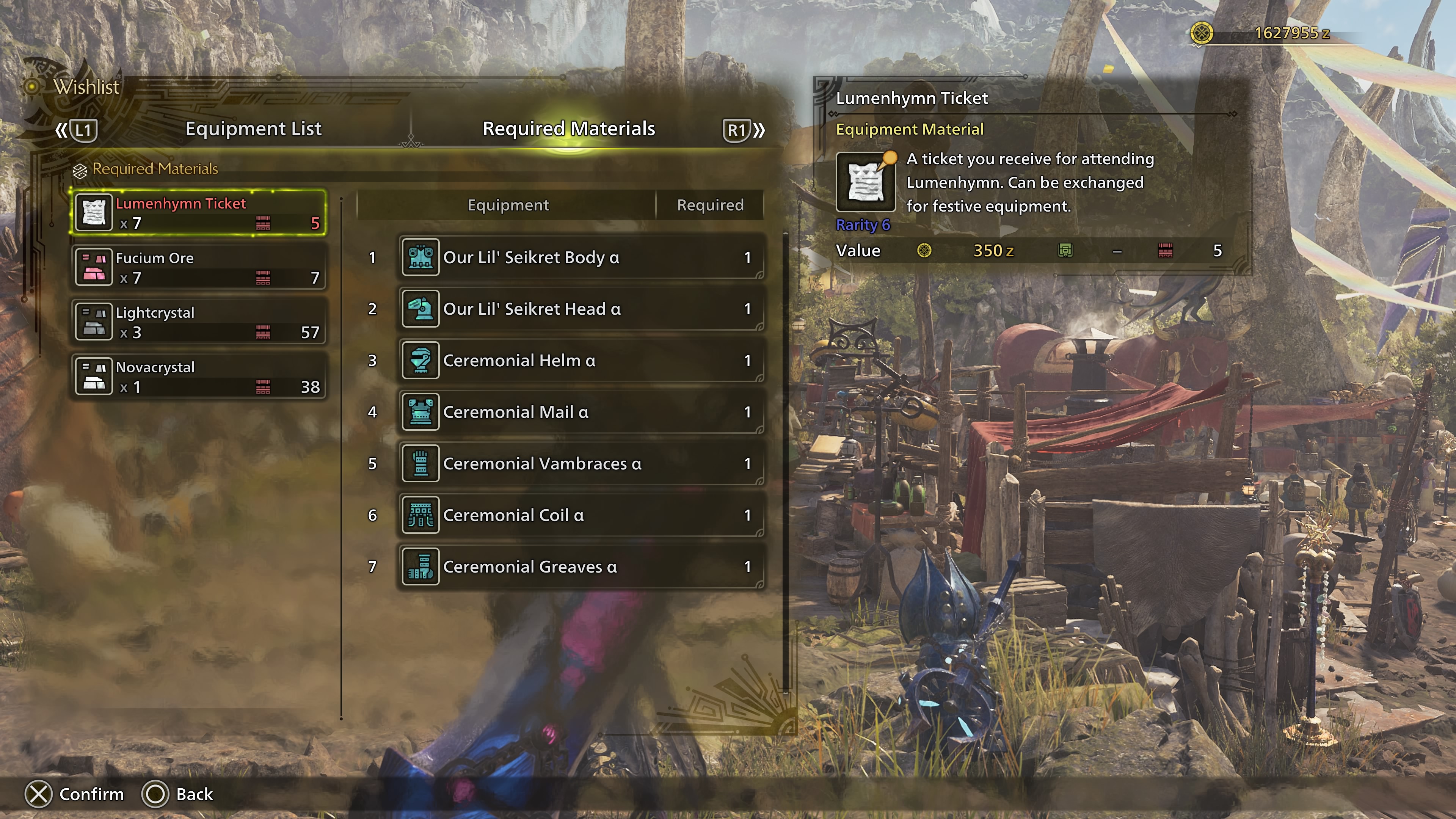The width and height of the screenshot is (1456, 819).
Task: Click the Ceremonial Vambraces α icon
Action: [x=420, y=463]
